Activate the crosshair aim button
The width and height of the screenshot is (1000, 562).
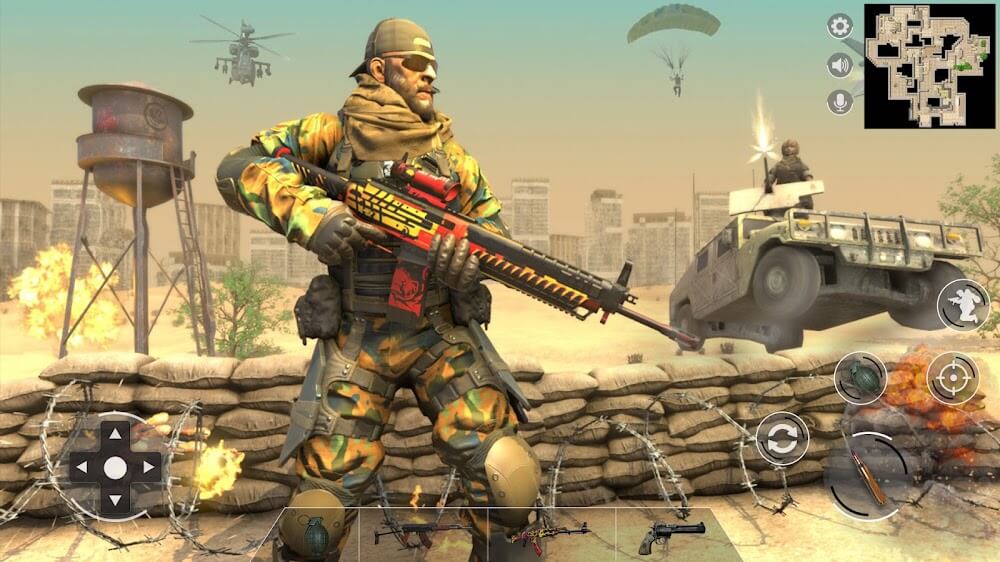[952, 378]
